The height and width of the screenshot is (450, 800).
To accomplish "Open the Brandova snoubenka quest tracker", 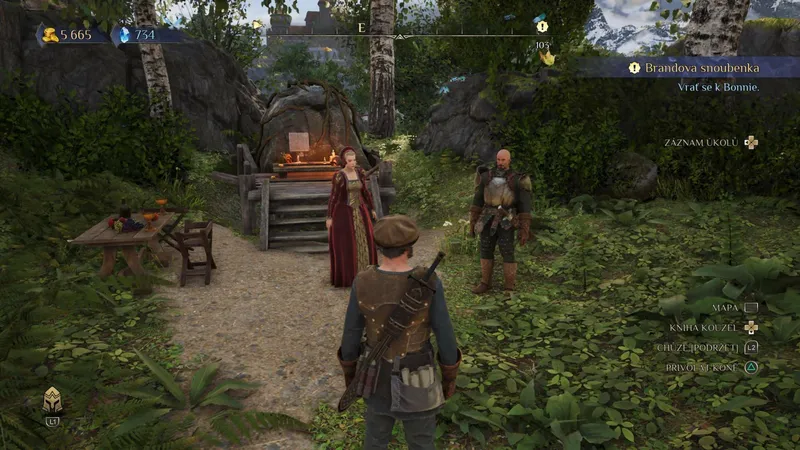I will [x=697, y=68].
